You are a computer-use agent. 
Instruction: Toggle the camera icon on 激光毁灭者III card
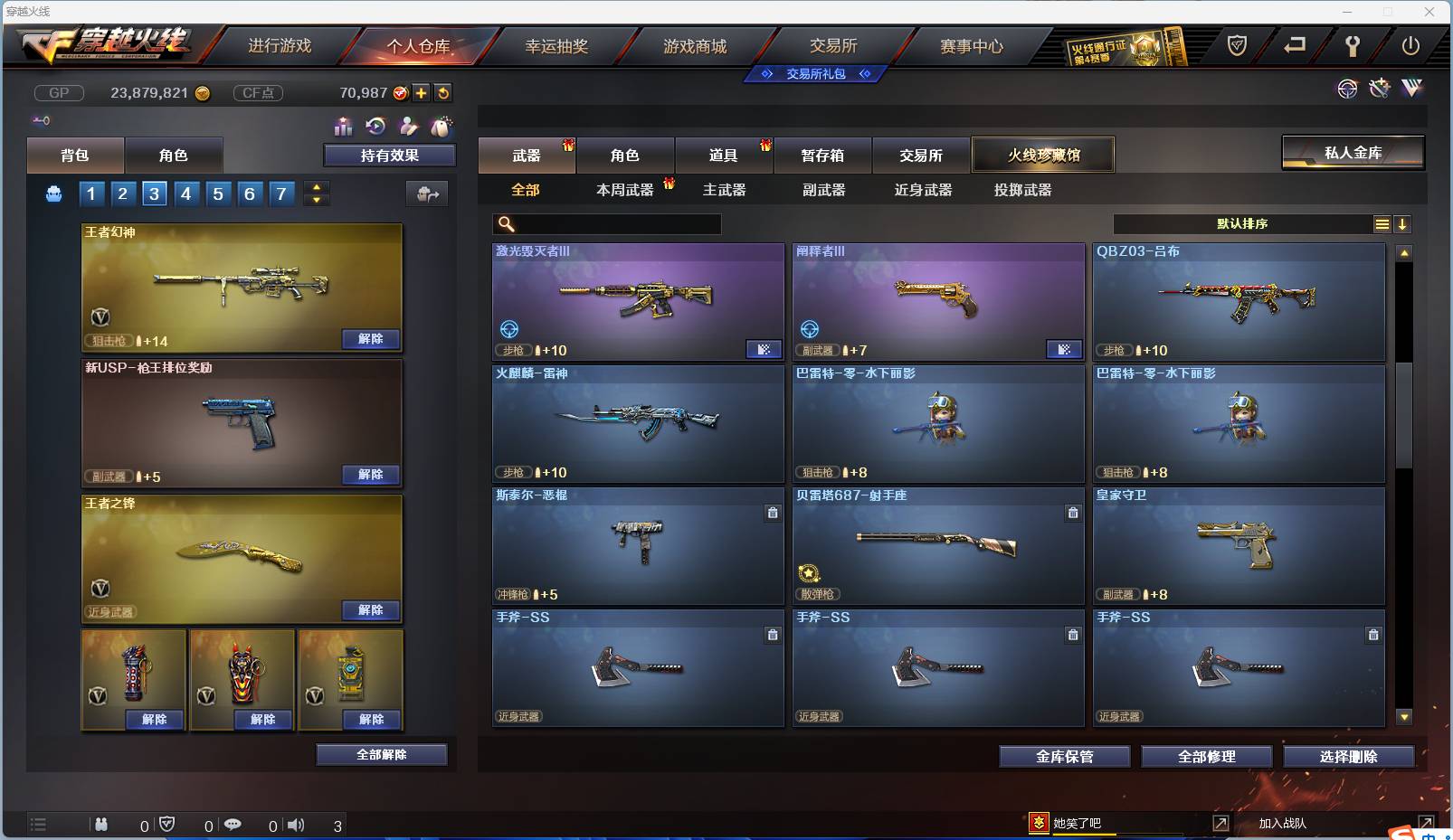tap(765, 349)
